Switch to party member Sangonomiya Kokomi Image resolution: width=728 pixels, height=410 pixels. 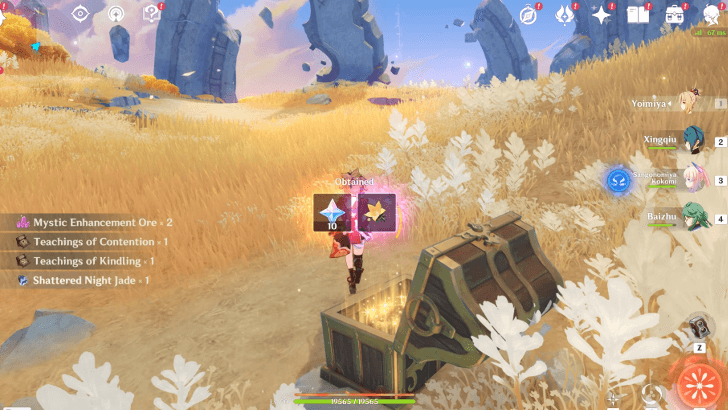(x=689, y=180)
